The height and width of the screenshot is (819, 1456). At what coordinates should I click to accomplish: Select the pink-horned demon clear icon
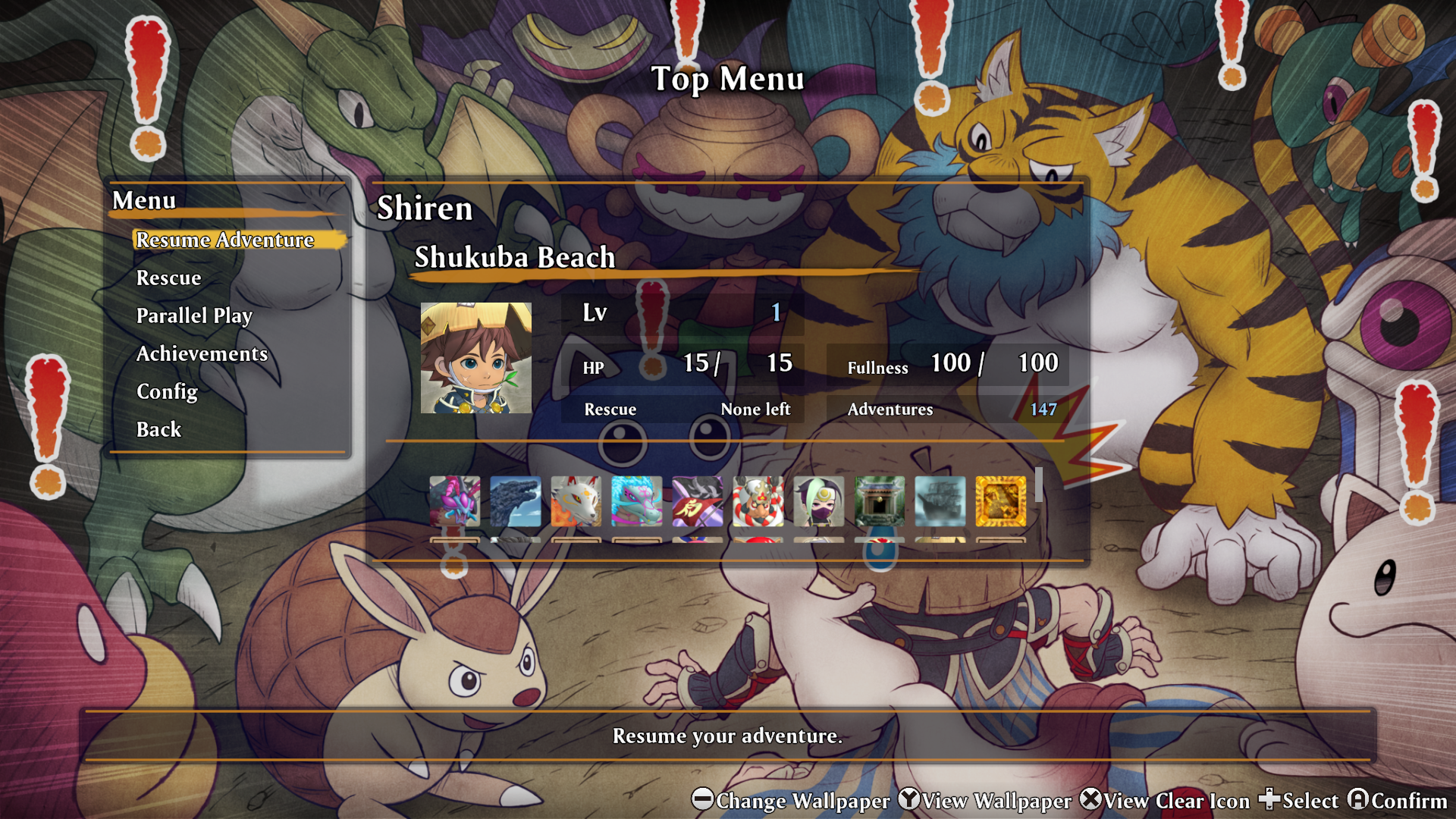(x=455, y=501)
